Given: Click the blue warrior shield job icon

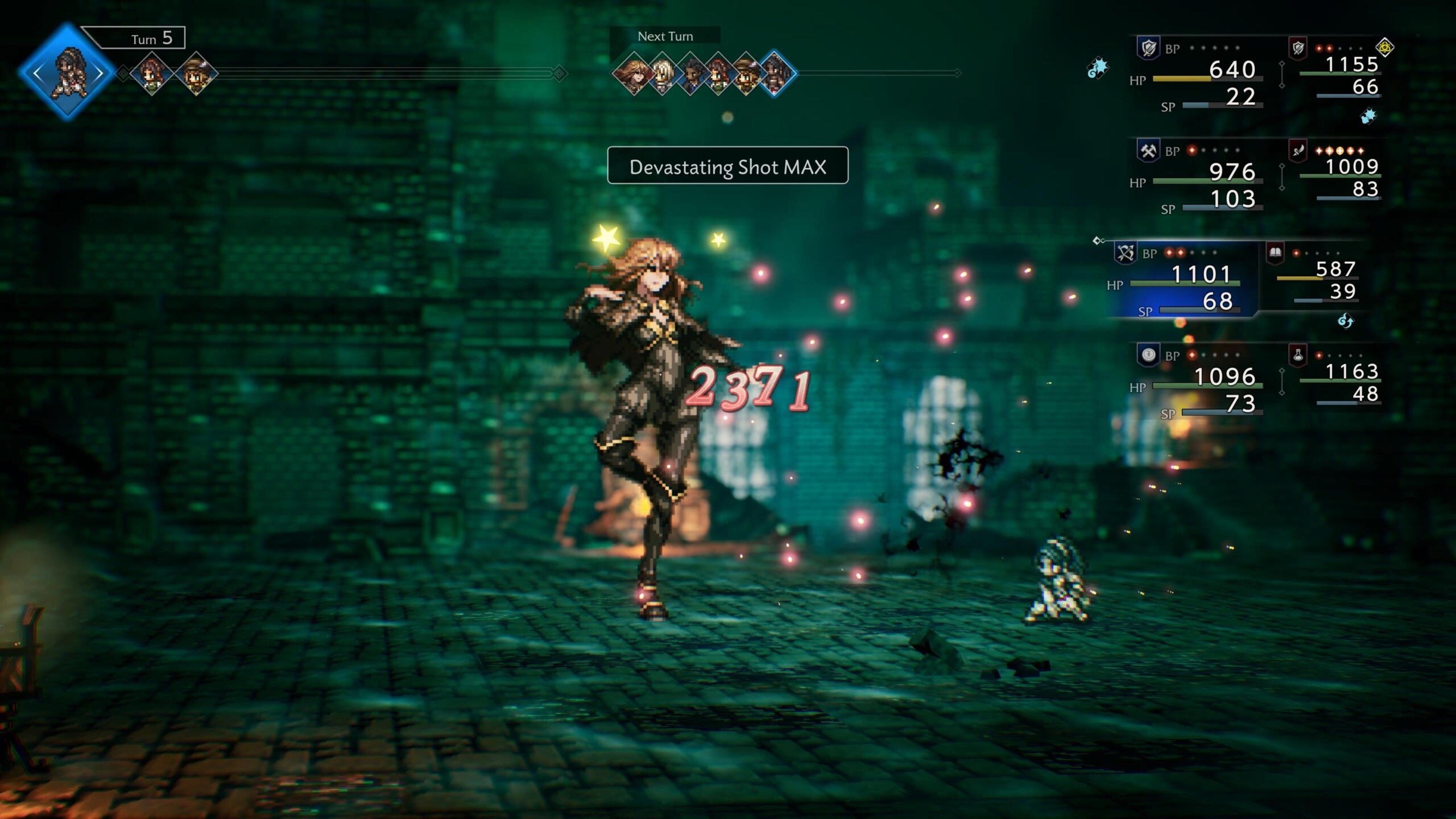Looking at the screenshot, I should (1148, 48).
